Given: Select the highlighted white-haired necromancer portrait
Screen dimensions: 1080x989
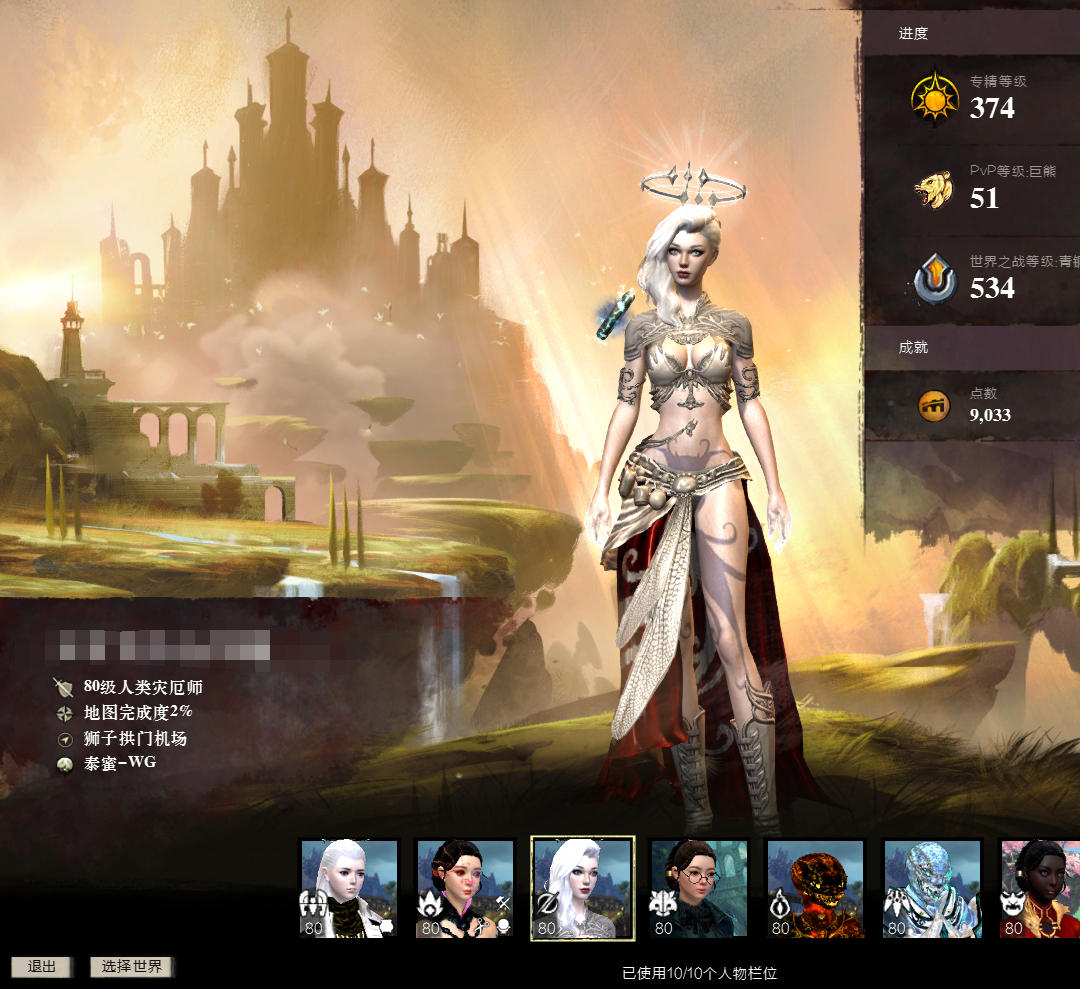Looking at the screenshot, I should 582,888.
